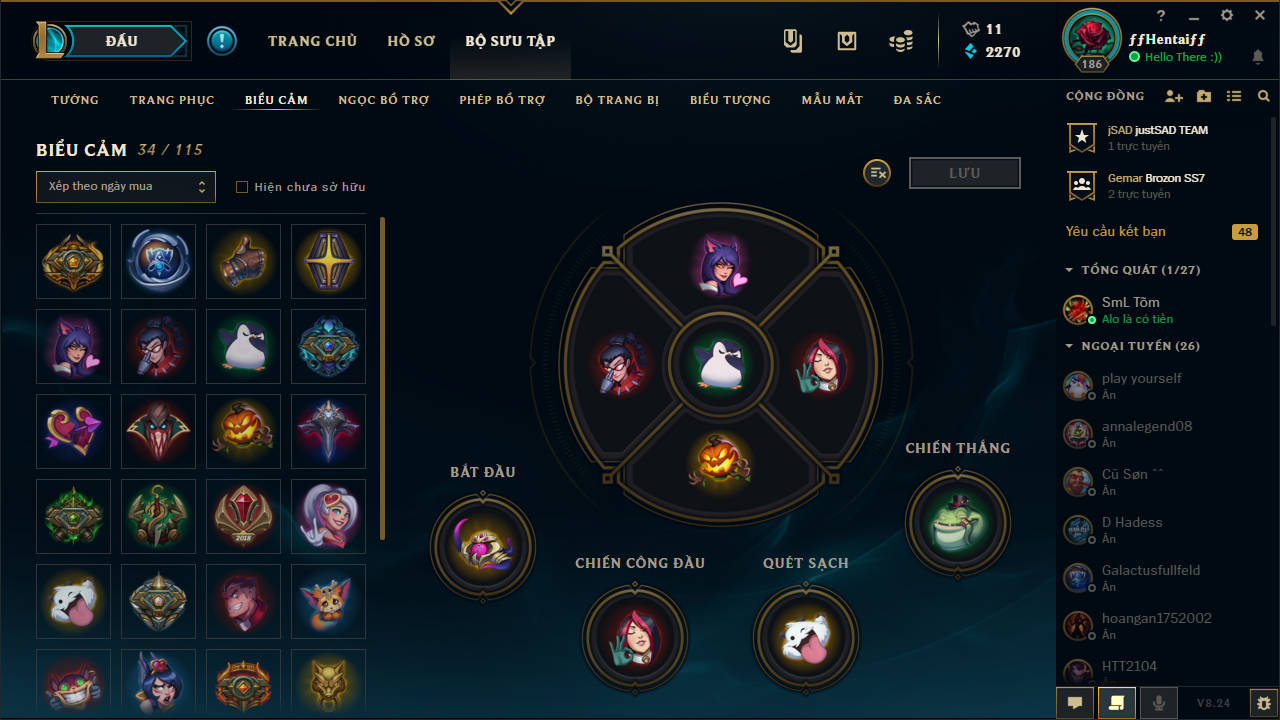Open the client settings gear icon

pyautogui.click(x=1227, y=15)
